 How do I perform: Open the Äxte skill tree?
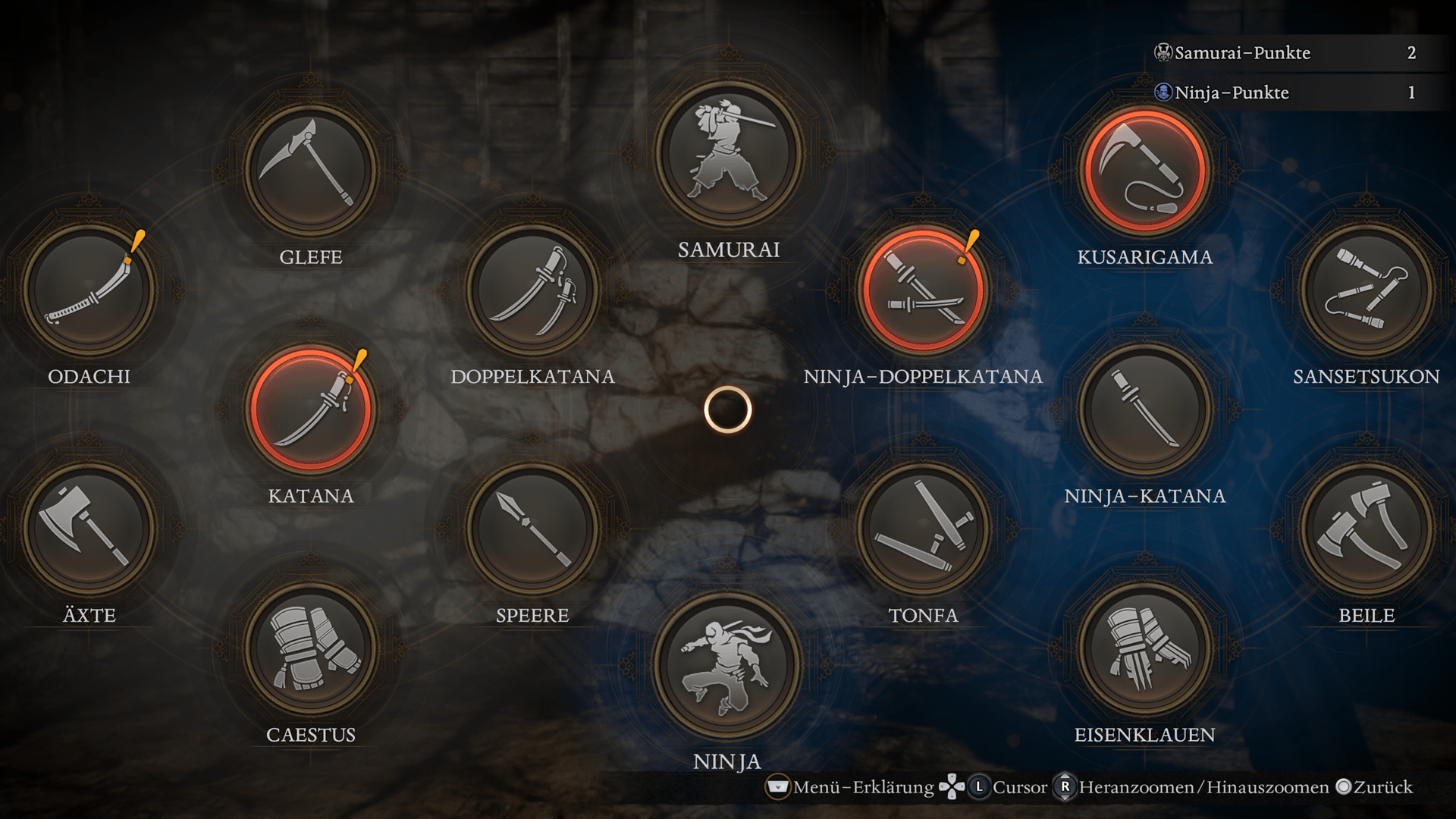[89, 529]
